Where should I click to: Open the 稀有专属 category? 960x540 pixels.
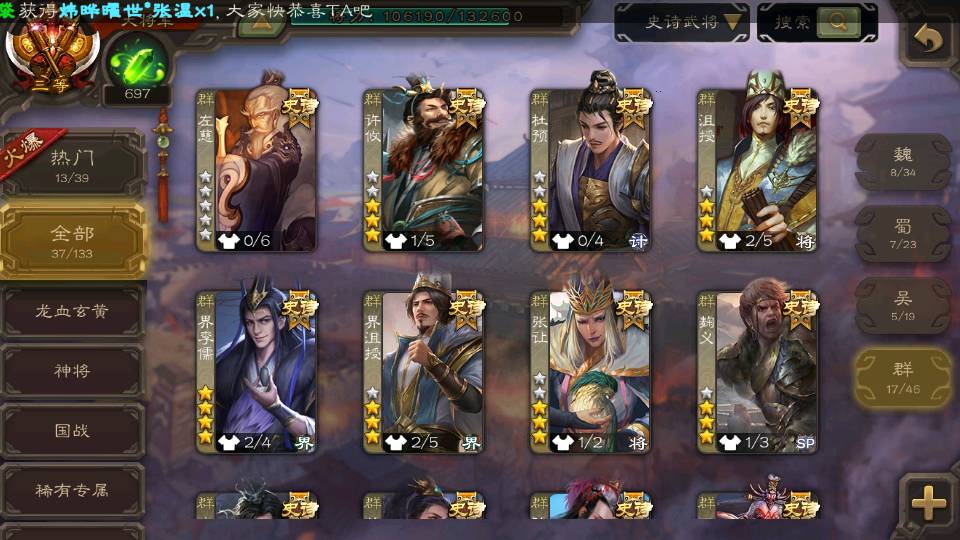click(72, 491)
